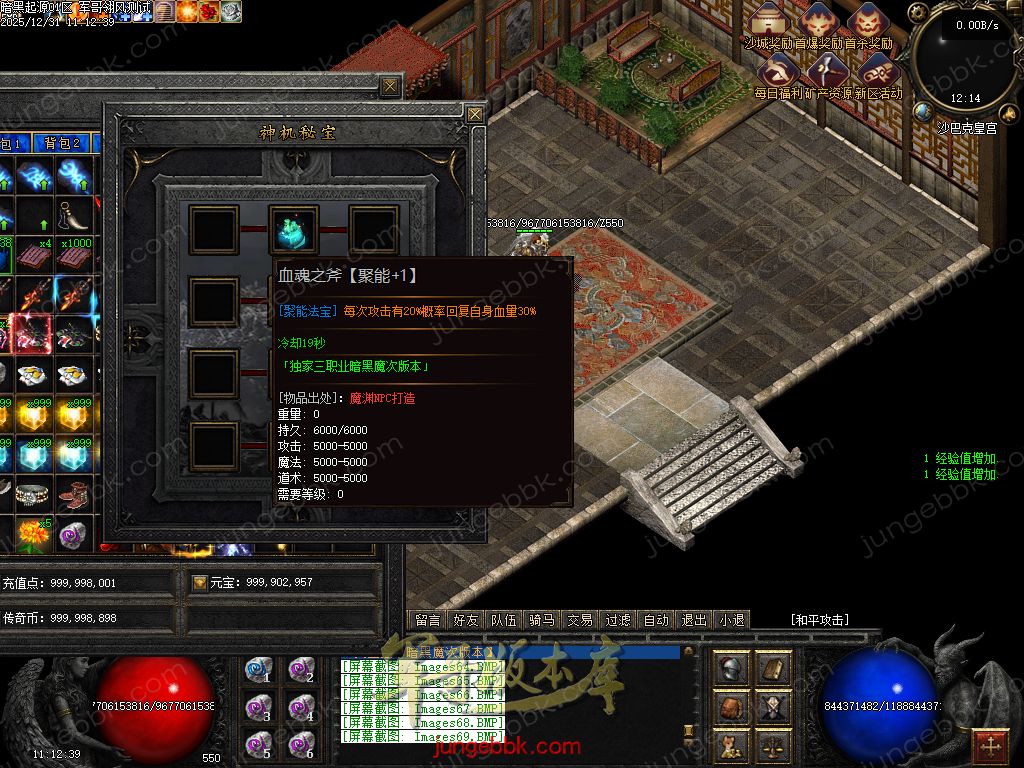The image size is (1024, 768).
Task: Click the 退出 exit button
Action: point(694,620)
